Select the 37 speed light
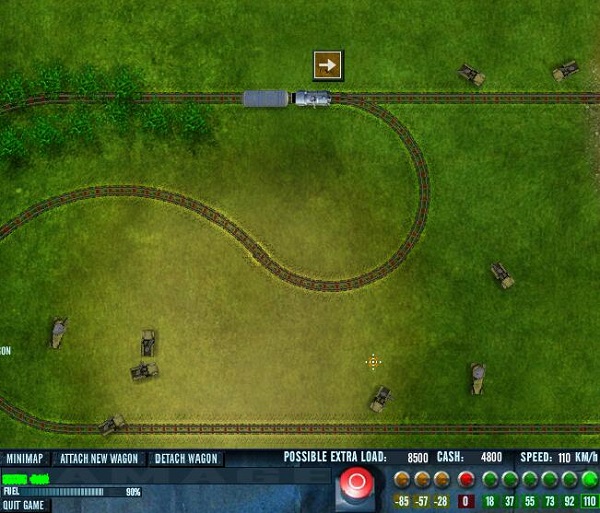This screenshot has height=513, width=600. point(510,480)
